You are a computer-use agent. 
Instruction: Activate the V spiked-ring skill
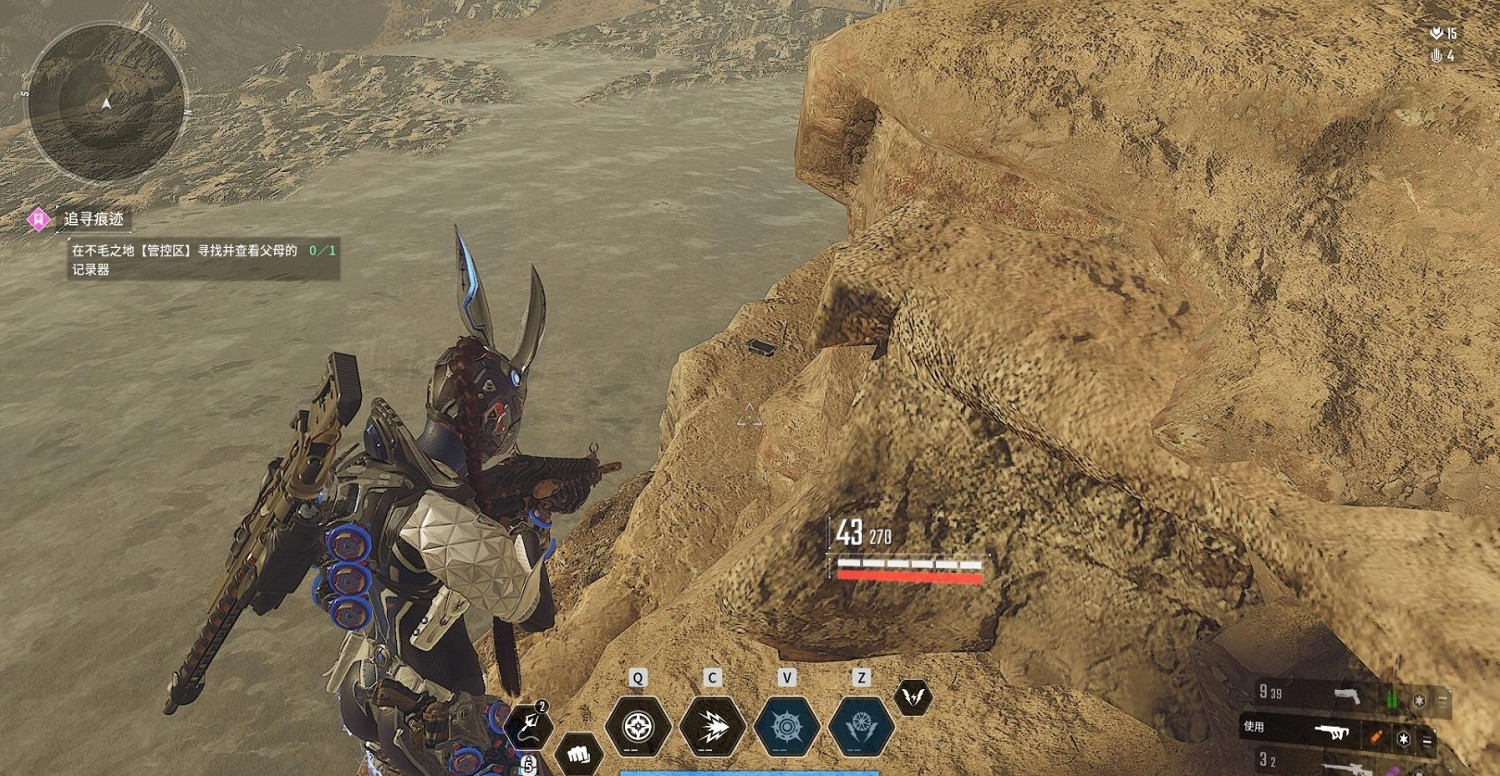(787, 726)
